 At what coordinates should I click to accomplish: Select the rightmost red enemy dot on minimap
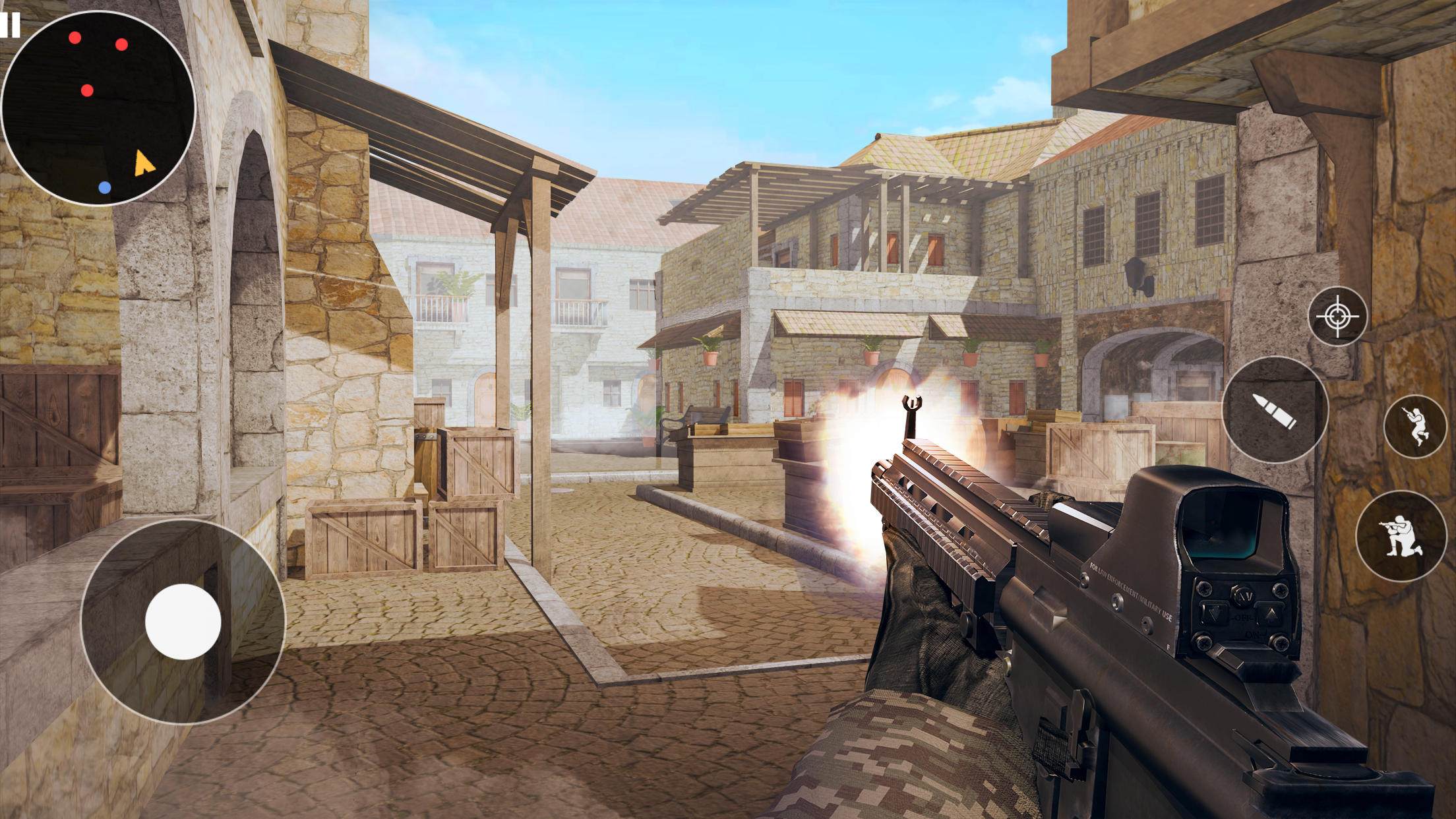coord(121,45)
